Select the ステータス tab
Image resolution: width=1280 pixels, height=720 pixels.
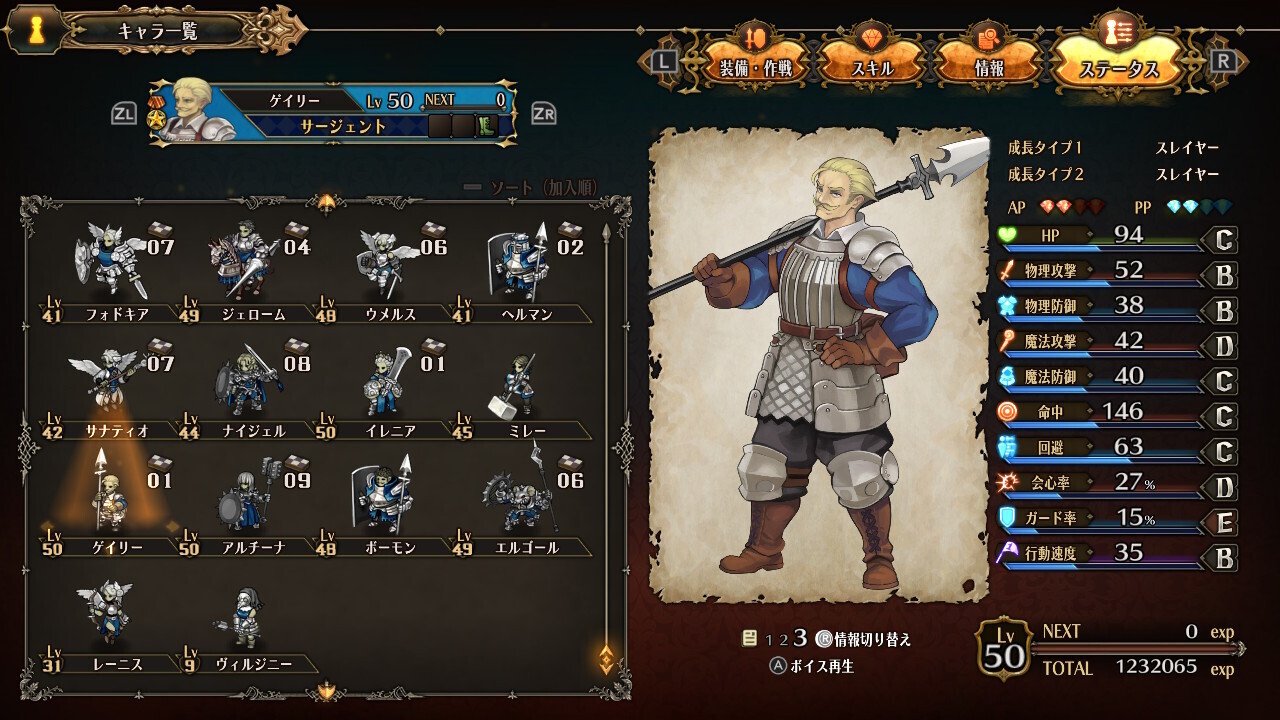(1118, 68)
